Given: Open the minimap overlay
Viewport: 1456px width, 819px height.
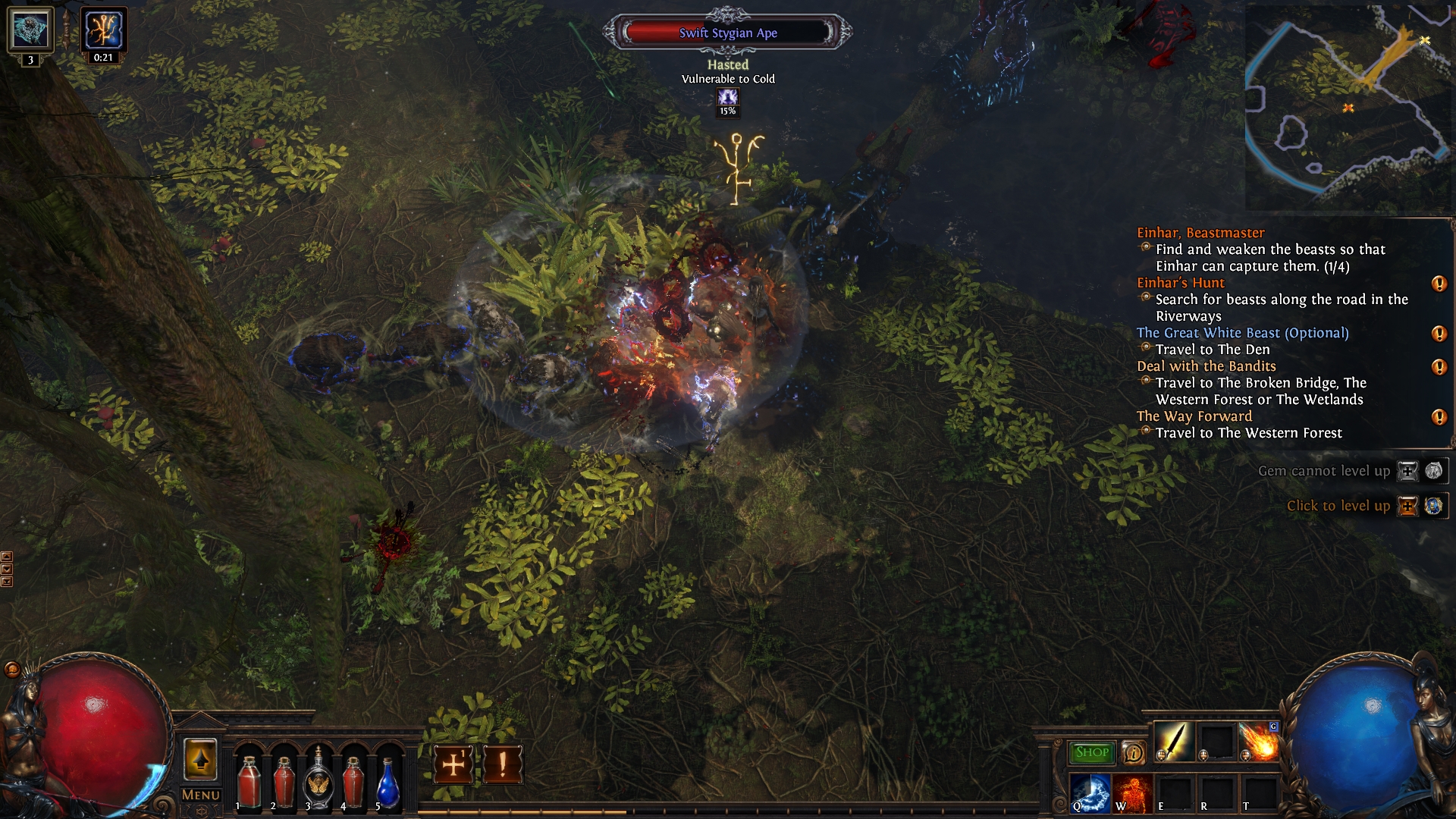Looking at the screenshot, I should 1348,108.
